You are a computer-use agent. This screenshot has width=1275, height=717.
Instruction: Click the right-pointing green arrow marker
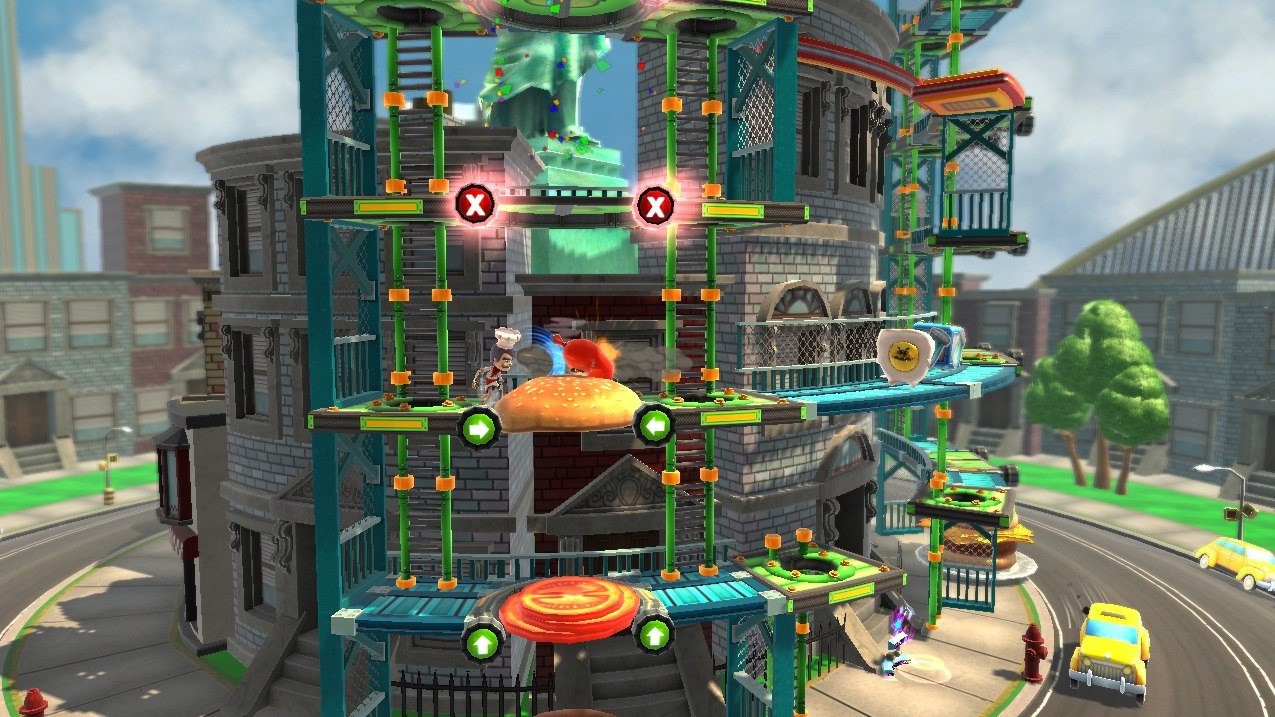click(x=477, y=428)
